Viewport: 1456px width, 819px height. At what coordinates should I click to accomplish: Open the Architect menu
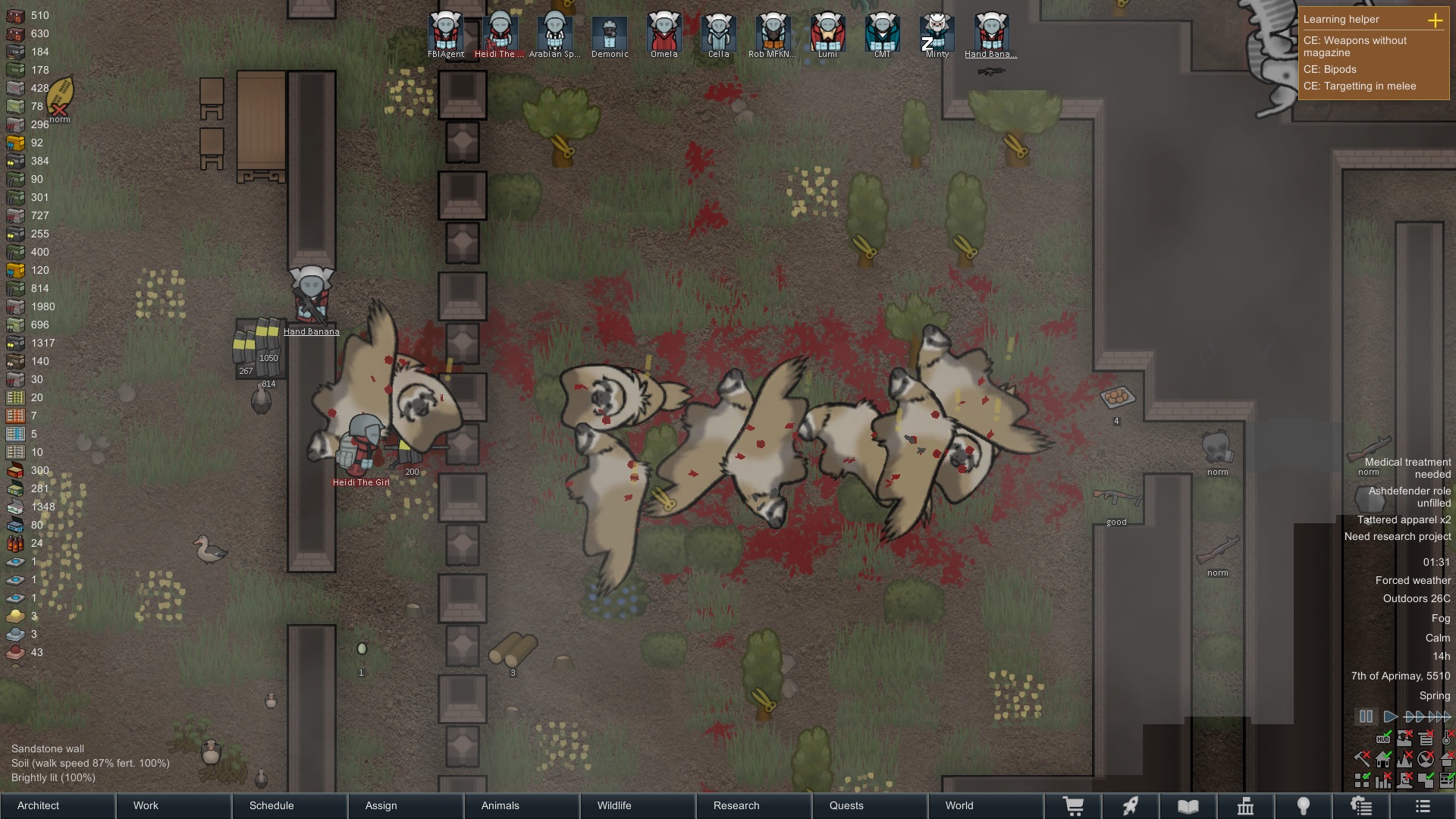coord(58,805)
